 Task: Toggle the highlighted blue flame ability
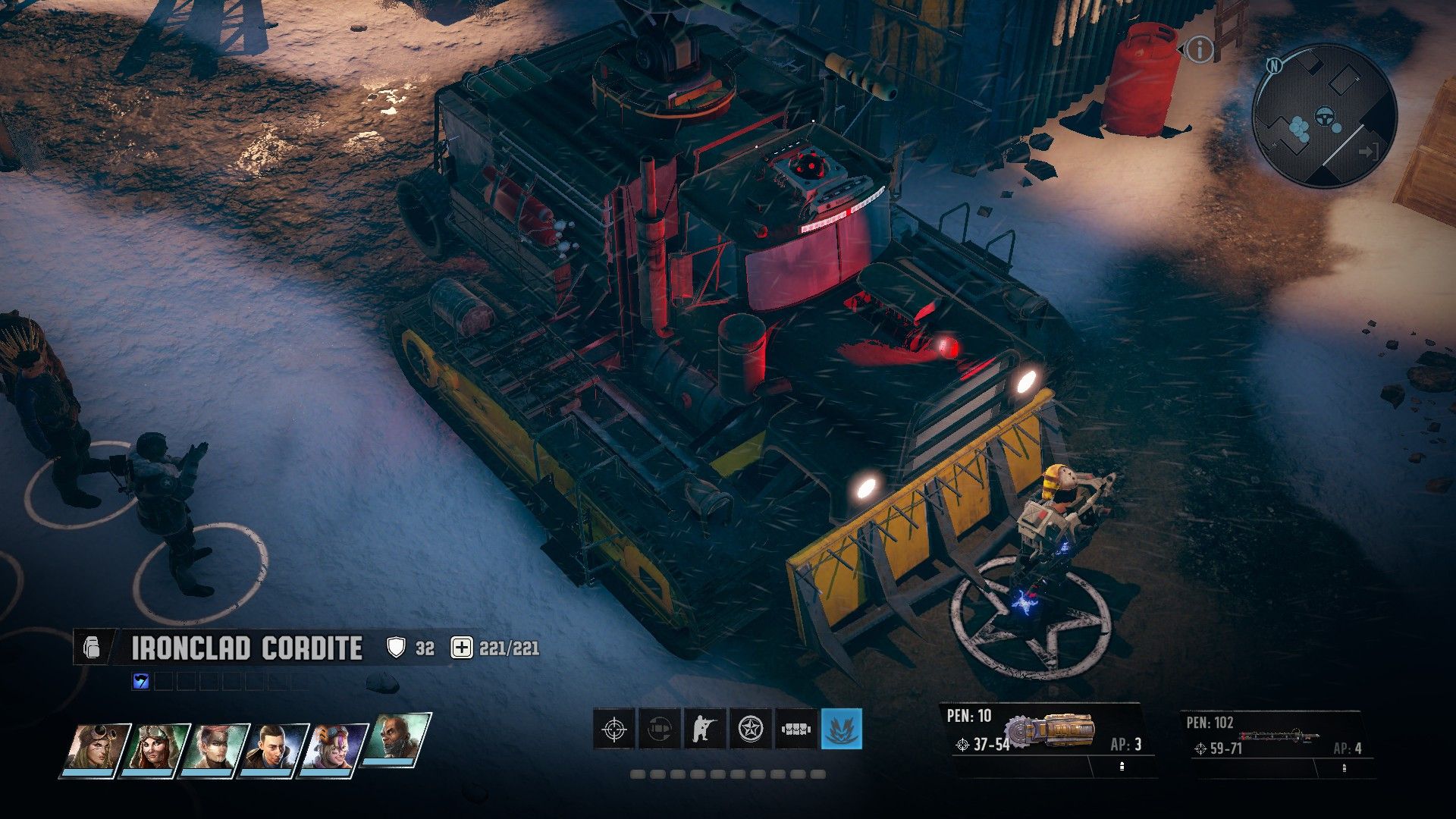842,729
